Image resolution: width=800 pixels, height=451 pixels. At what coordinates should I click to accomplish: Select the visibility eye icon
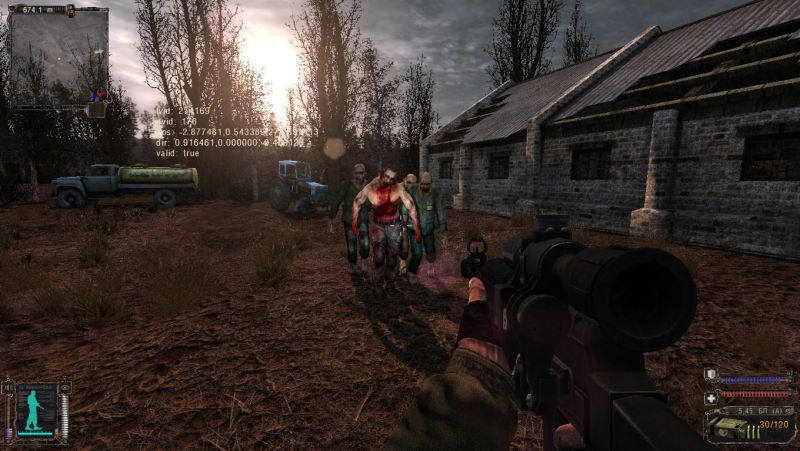tap(64, 386)
